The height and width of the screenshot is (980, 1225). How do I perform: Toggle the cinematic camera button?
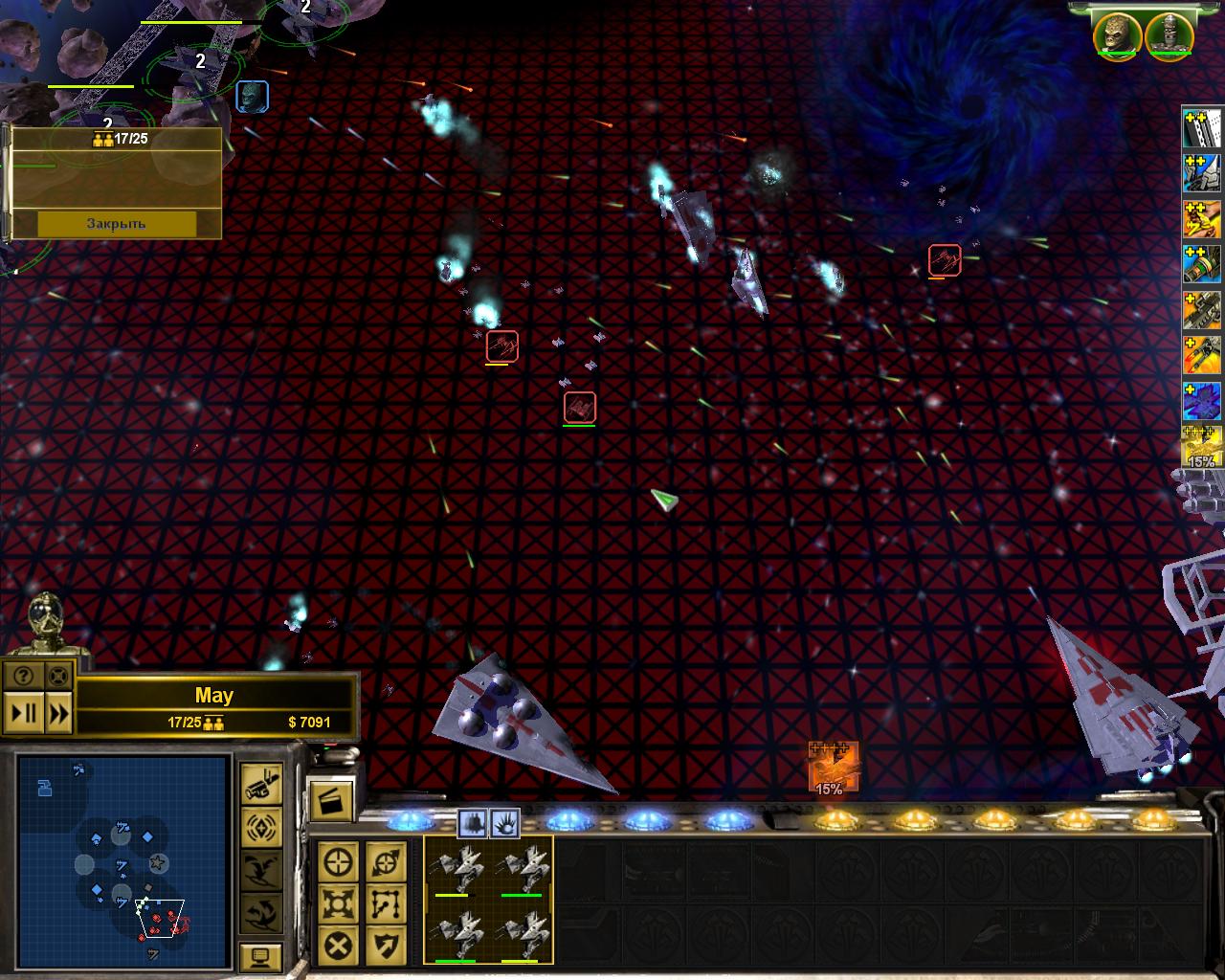click(260, 786)
